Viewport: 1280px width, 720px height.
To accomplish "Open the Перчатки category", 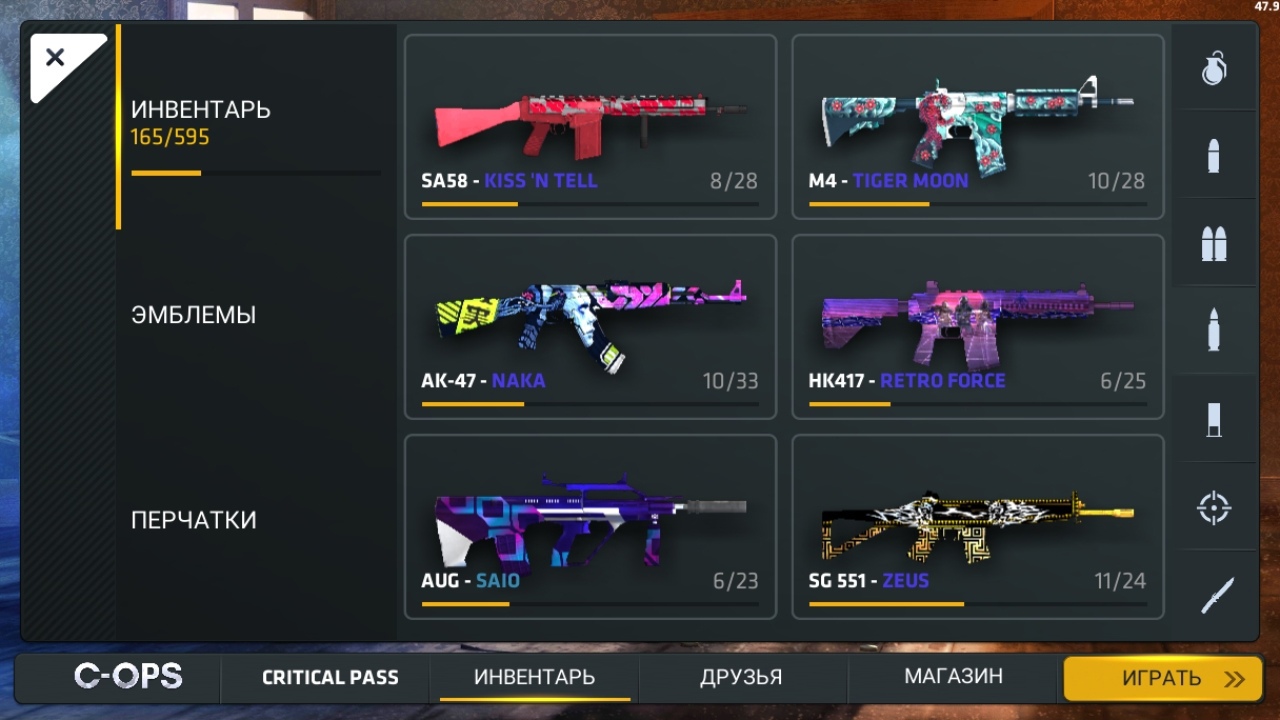I will click(194, 520).
